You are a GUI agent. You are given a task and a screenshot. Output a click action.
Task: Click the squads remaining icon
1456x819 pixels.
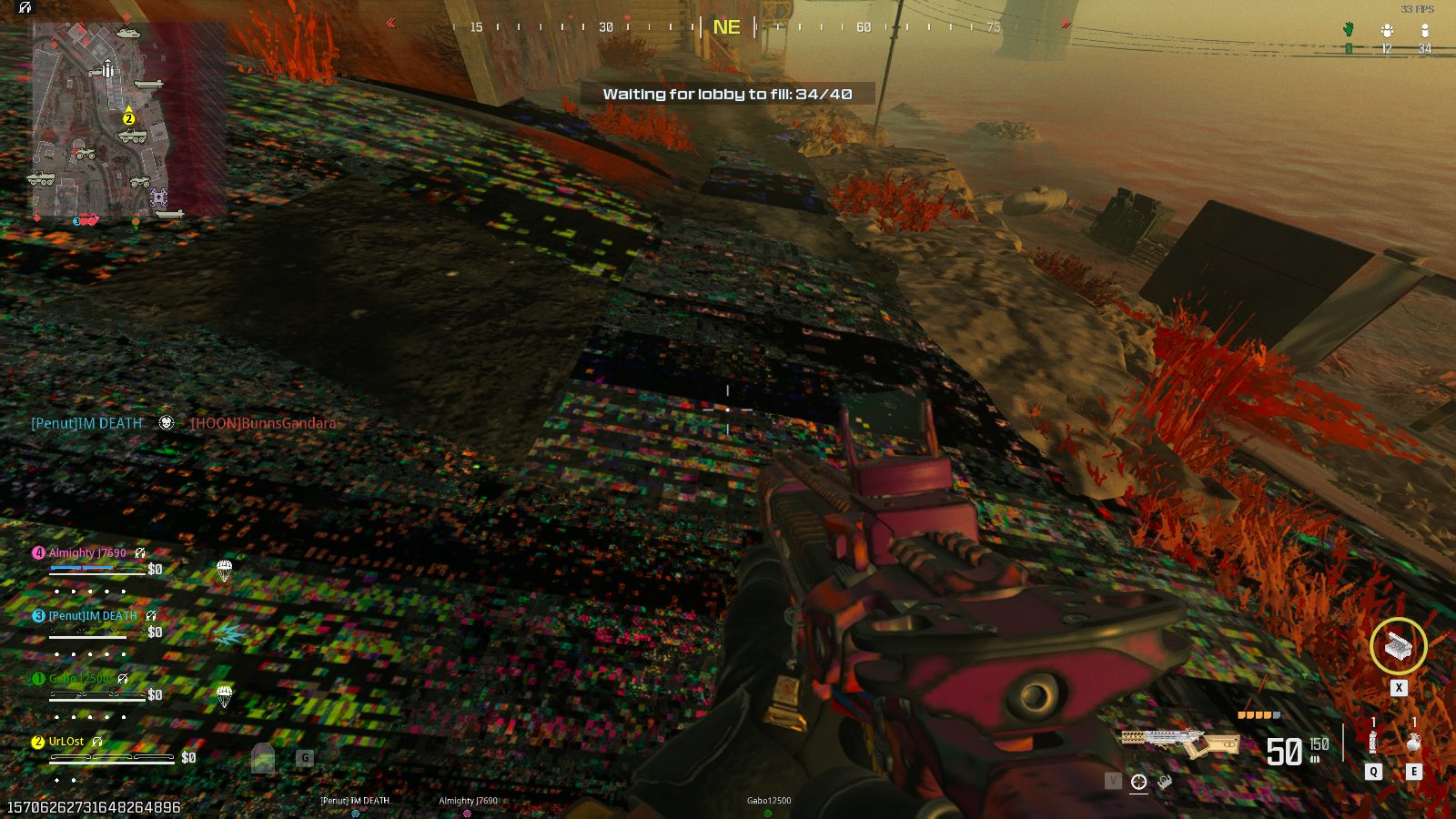click(x=1387, y=30)
